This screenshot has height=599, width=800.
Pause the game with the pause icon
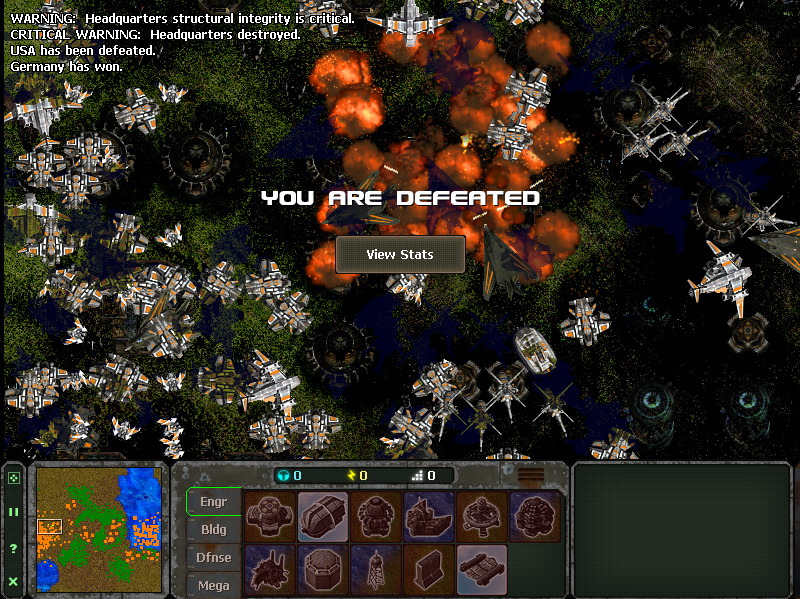pos(14,512)
